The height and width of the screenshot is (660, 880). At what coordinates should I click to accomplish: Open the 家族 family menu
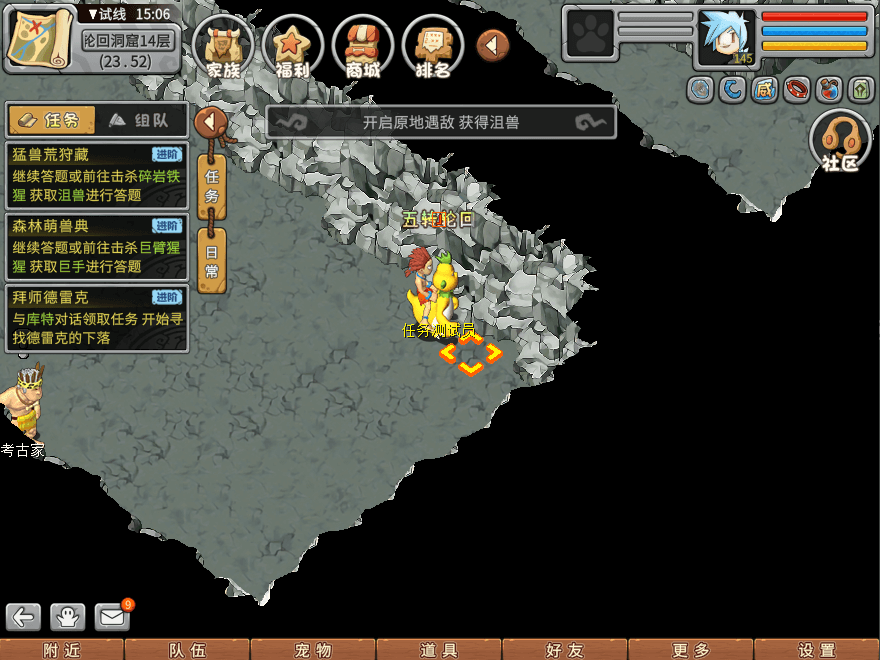[223, 47]
